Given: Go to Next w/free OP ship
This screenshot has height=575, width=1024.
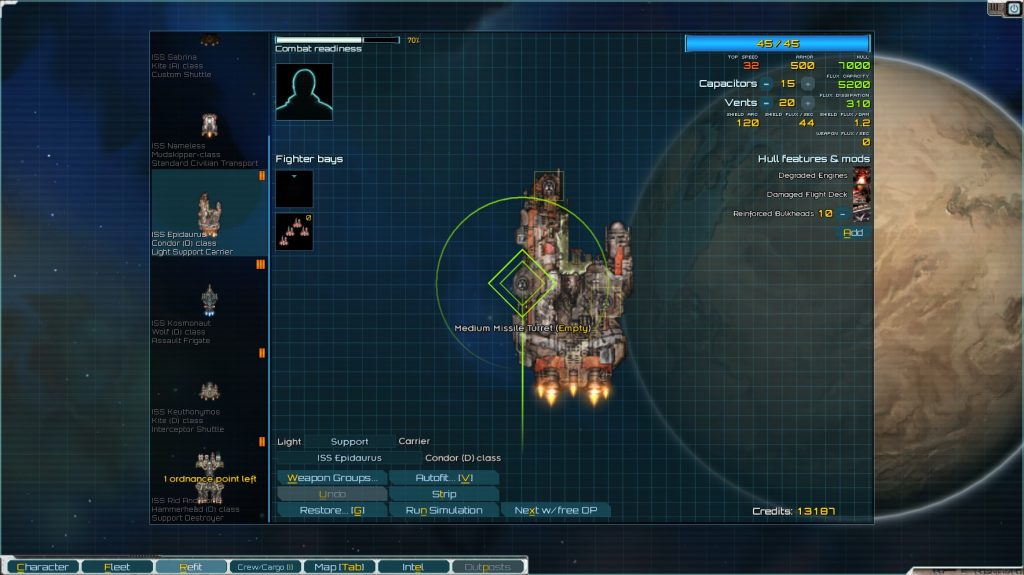Looking at the screenshot, I should point(554,510).
